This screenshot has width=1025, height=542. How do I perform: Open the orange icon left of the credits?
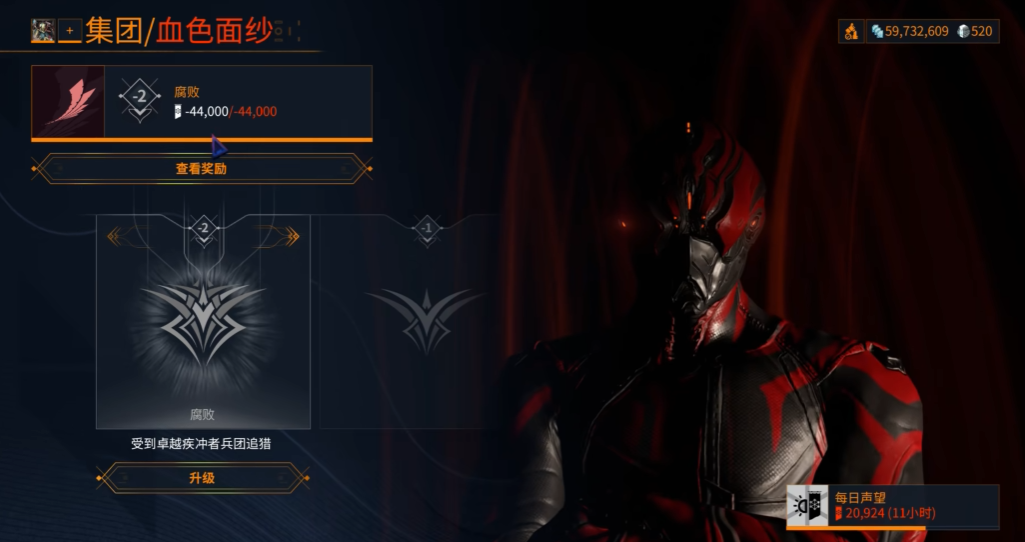click(x=850, y=31)
